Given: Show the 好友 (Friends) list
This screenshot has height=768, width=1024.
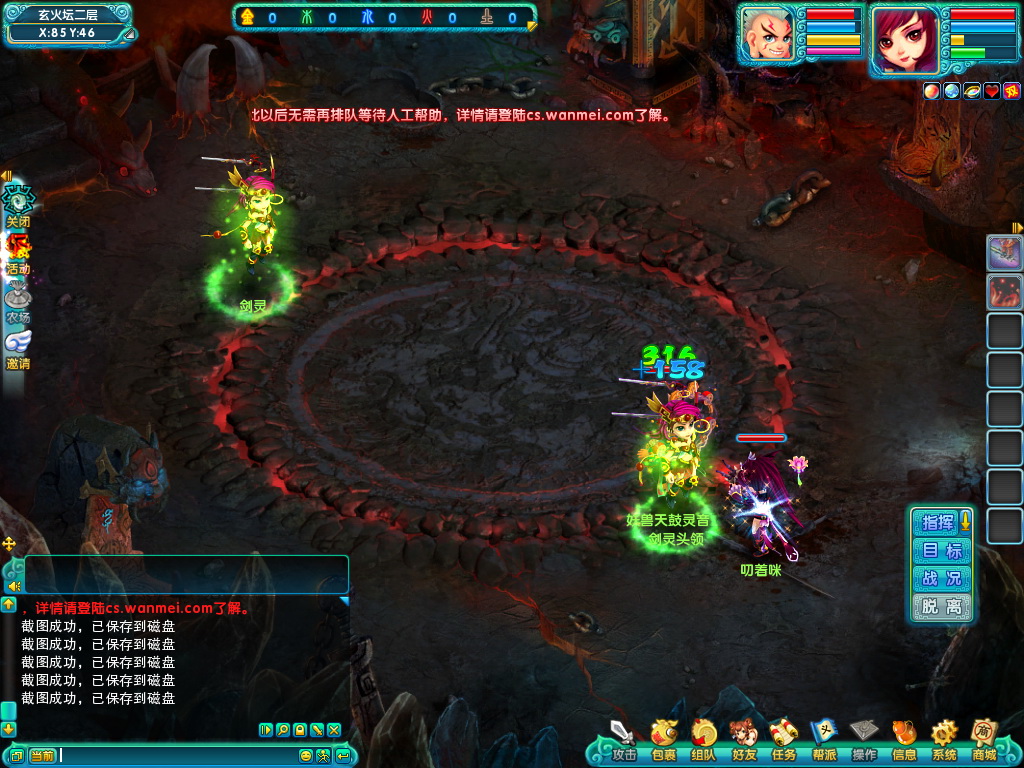Looking at the screenshot, I should point(743,738).
